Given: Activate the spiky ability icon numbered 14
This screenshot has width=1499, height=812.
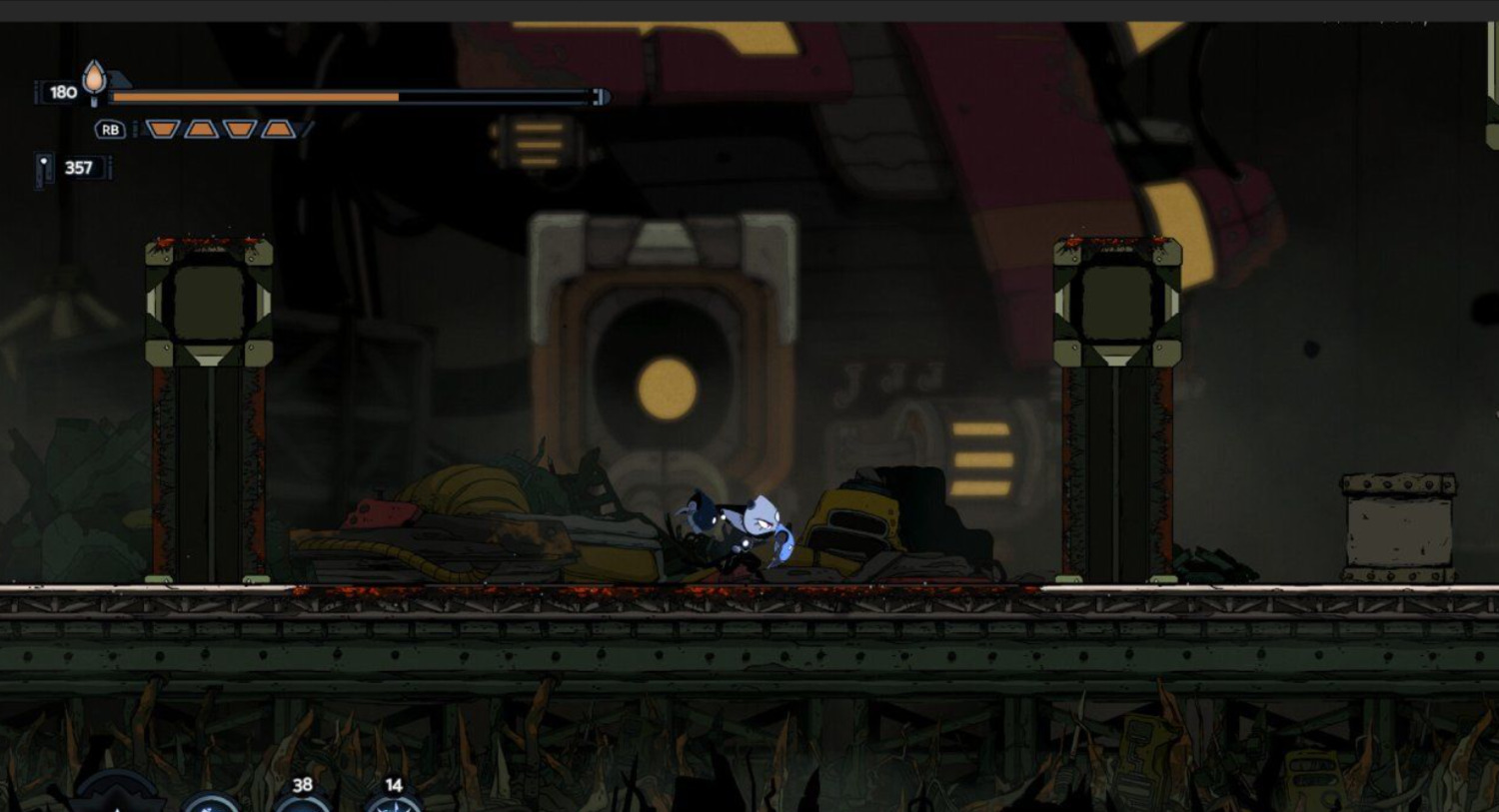Looking at the screenshot, I should click(x=393, y=803).
